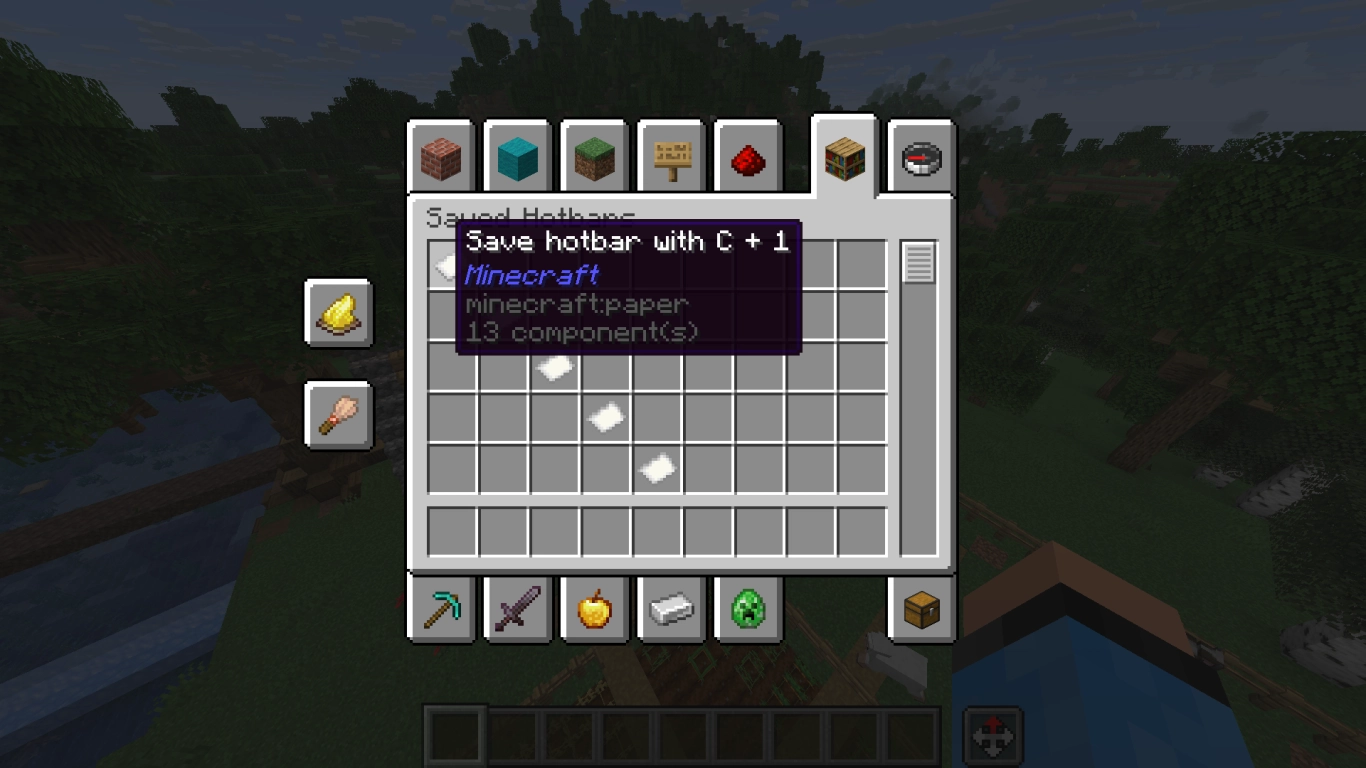The image size is (1366, 768).
Task: Click the Brush item slot on the left
Action: [x=338, y=416]
